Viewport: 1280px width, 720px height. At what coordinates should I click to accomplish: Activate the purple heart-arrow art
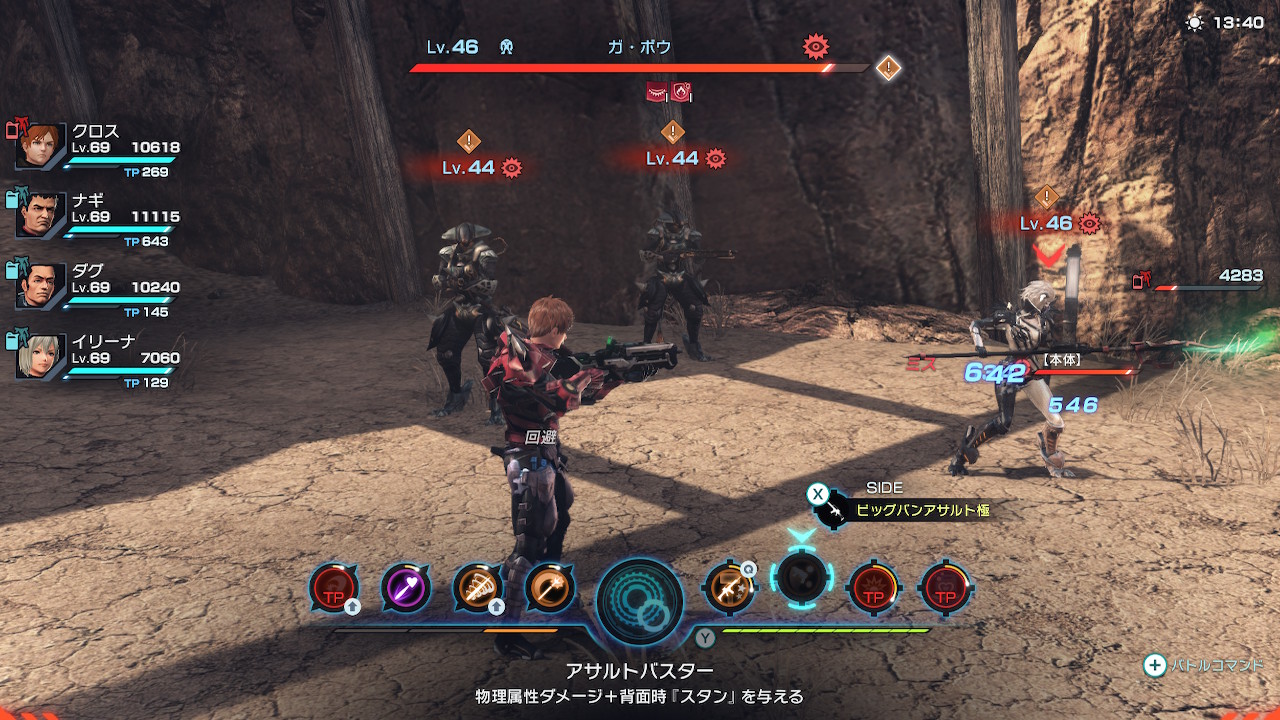click(x=406, y=588)
